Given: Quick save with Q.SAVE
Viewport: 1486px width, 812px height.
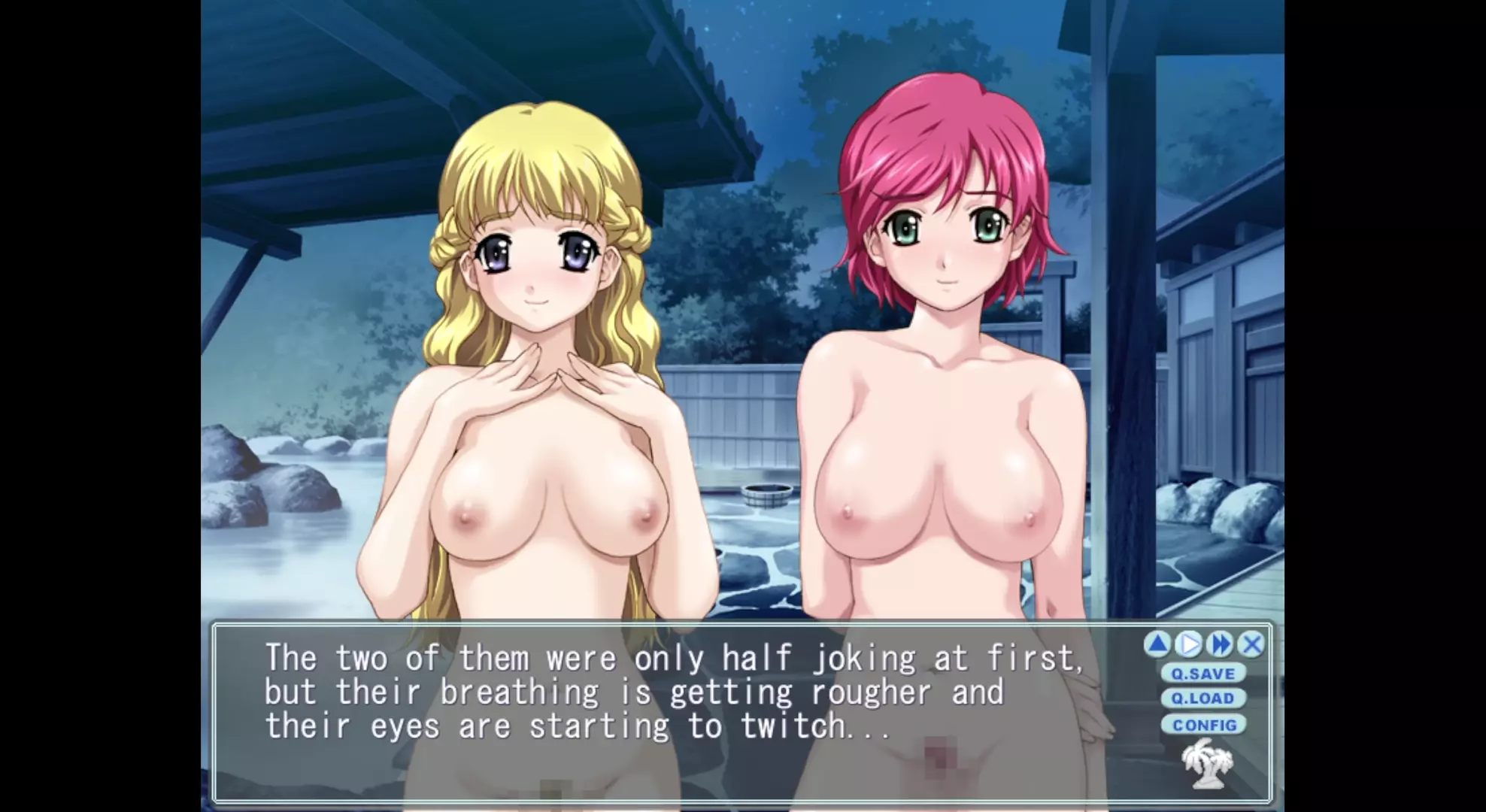Looking at the screenshot, I should click(x=1203, y=674).
